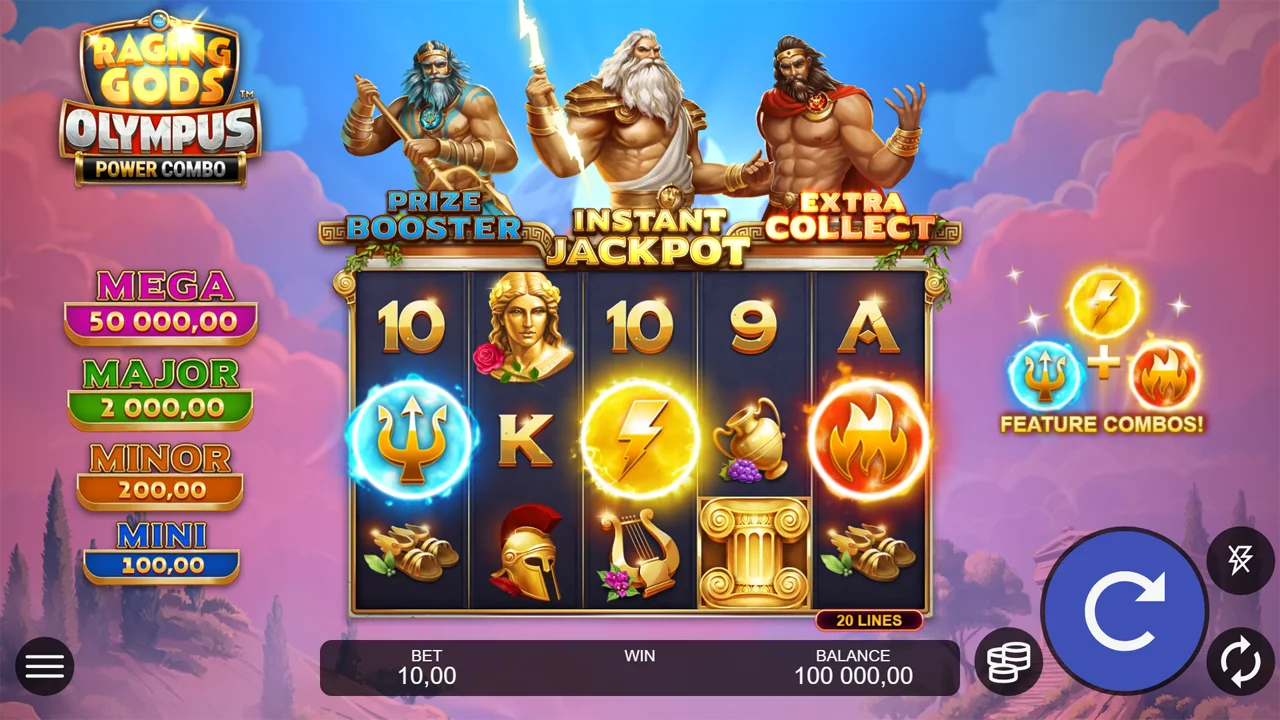This screenshot has width=1280, height=720.
Task: Select the golden column scatter symbol
Action: coord(755,550)
